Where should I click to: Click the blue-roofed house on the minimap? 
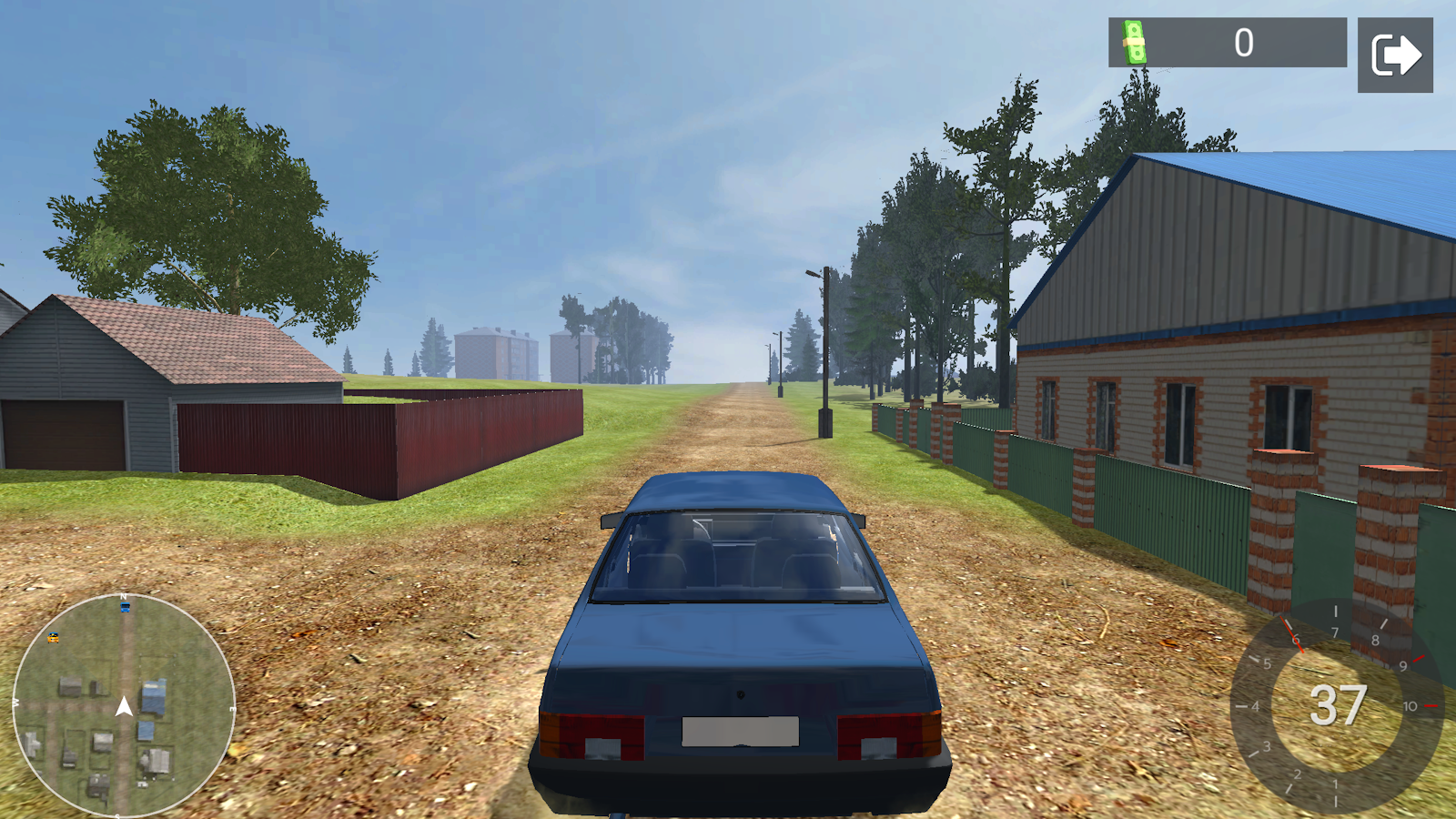pyautogui.click(x=155, y=695)
